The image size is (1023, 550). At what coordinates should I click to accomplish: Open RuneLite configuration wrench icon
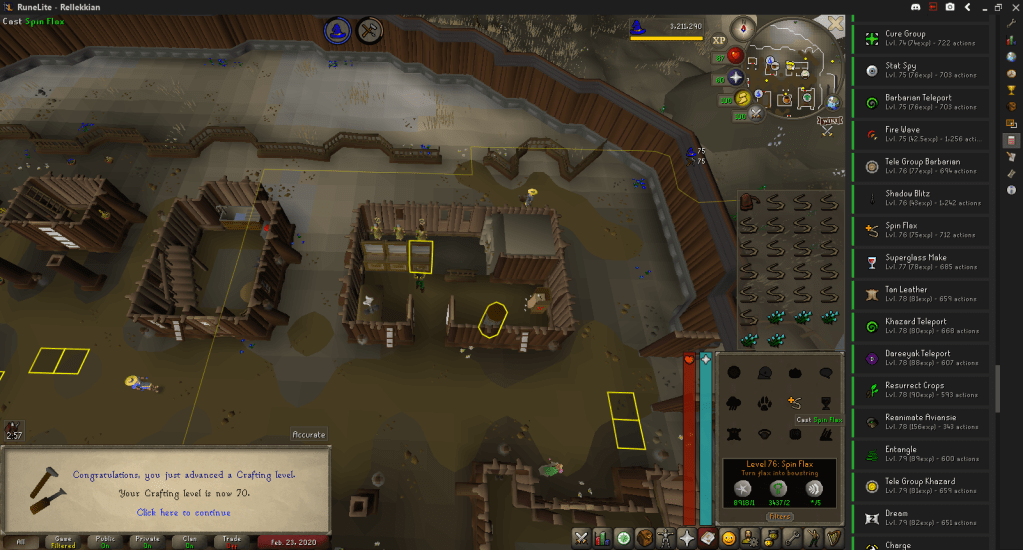tap(1012, 23)
